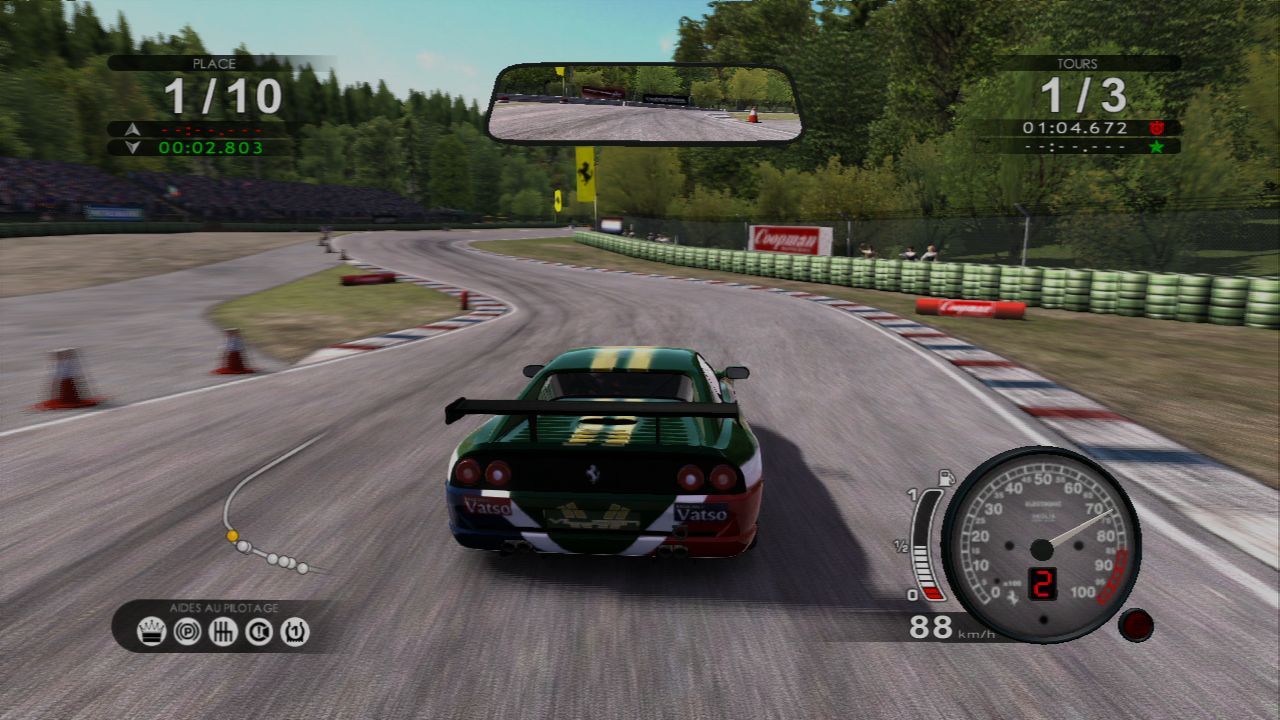Click the PLACE header label
The width and height of the screenshot is (1280, 720).
213,62
